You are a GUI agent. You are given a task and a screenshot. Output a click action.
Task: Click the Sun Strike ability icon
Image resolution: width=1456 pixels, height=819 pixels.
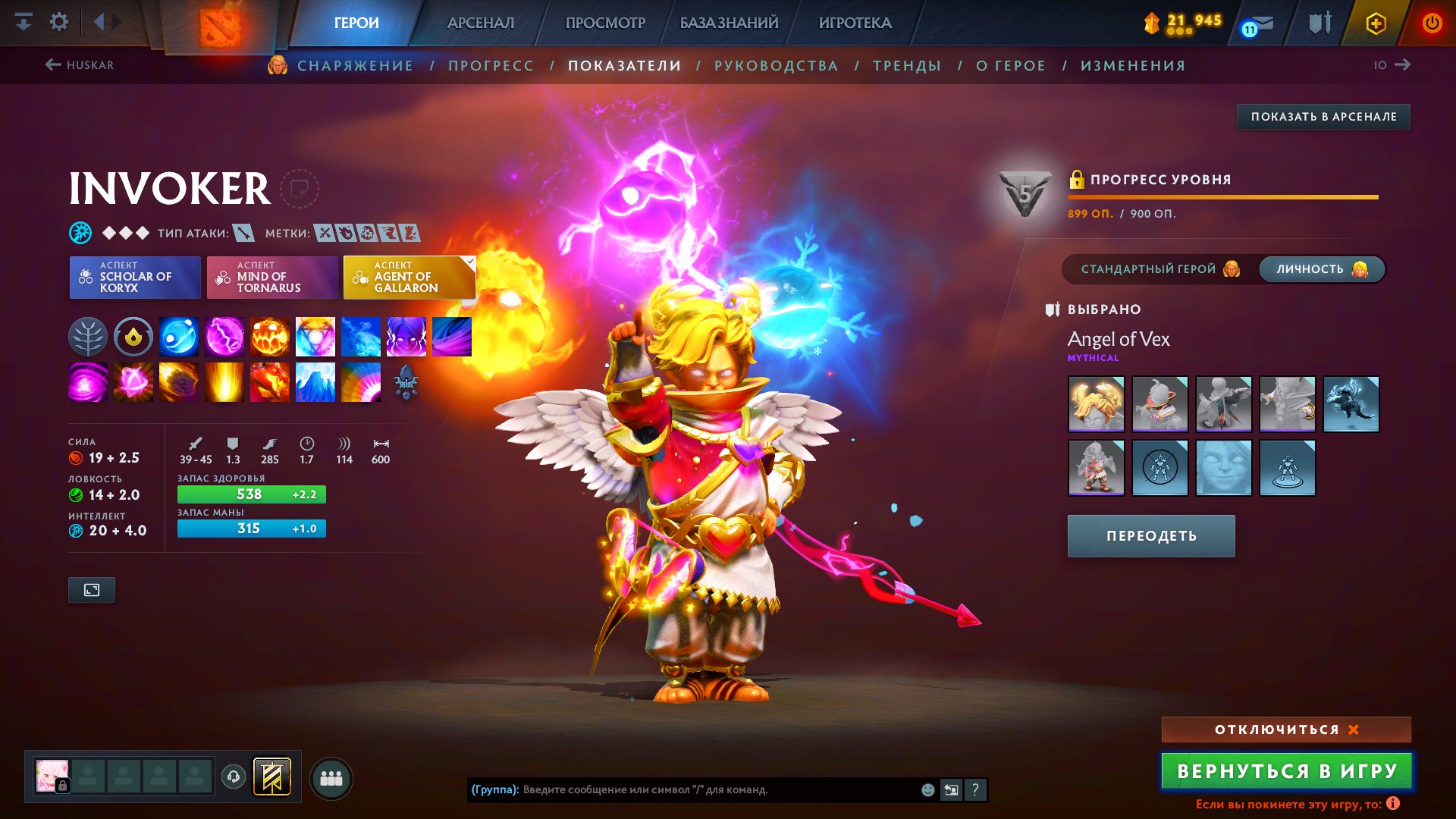(224, 381)
